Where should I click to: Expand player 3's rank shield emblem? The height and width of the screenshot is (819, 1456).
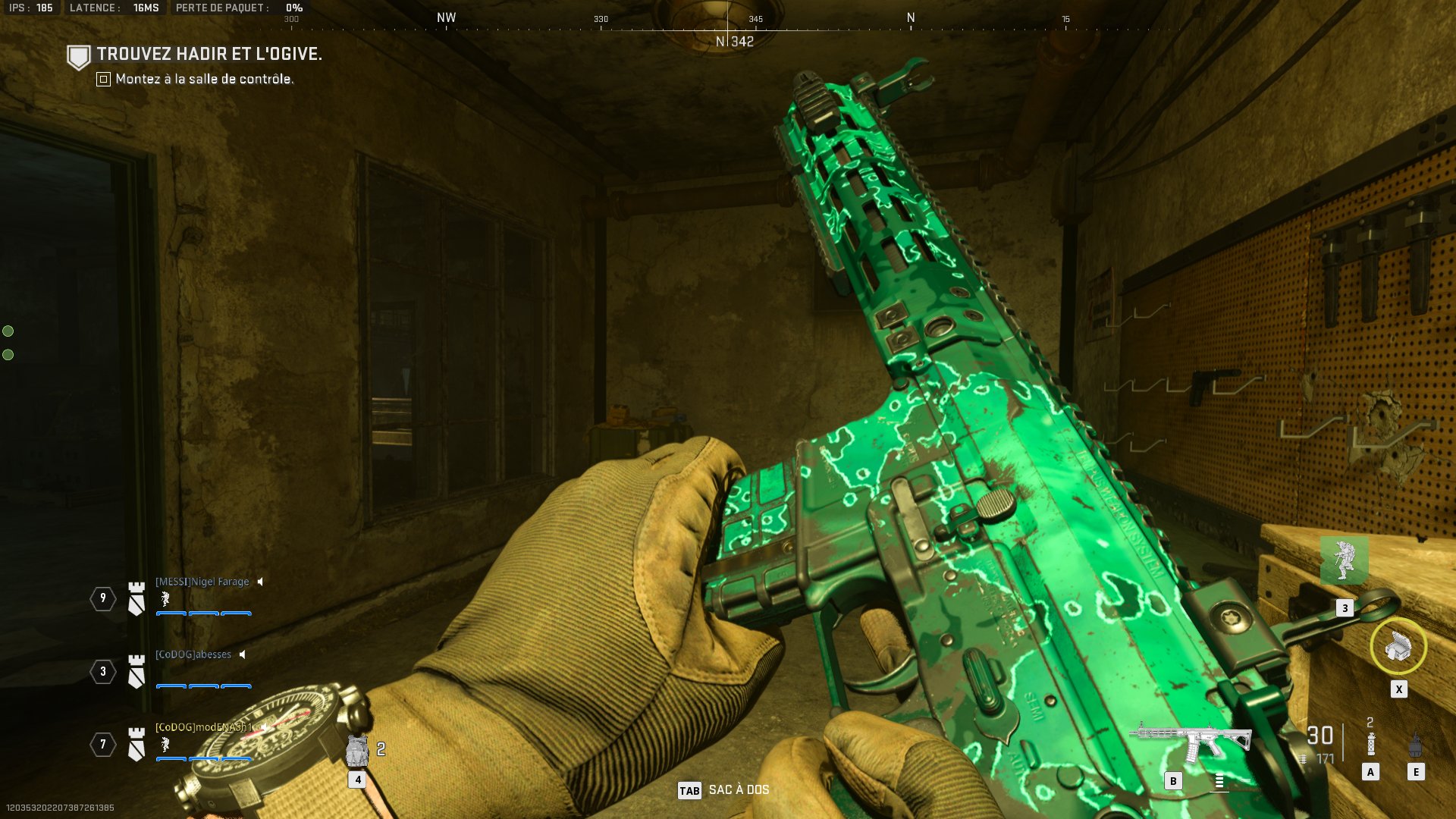click(x=136, y=672)
